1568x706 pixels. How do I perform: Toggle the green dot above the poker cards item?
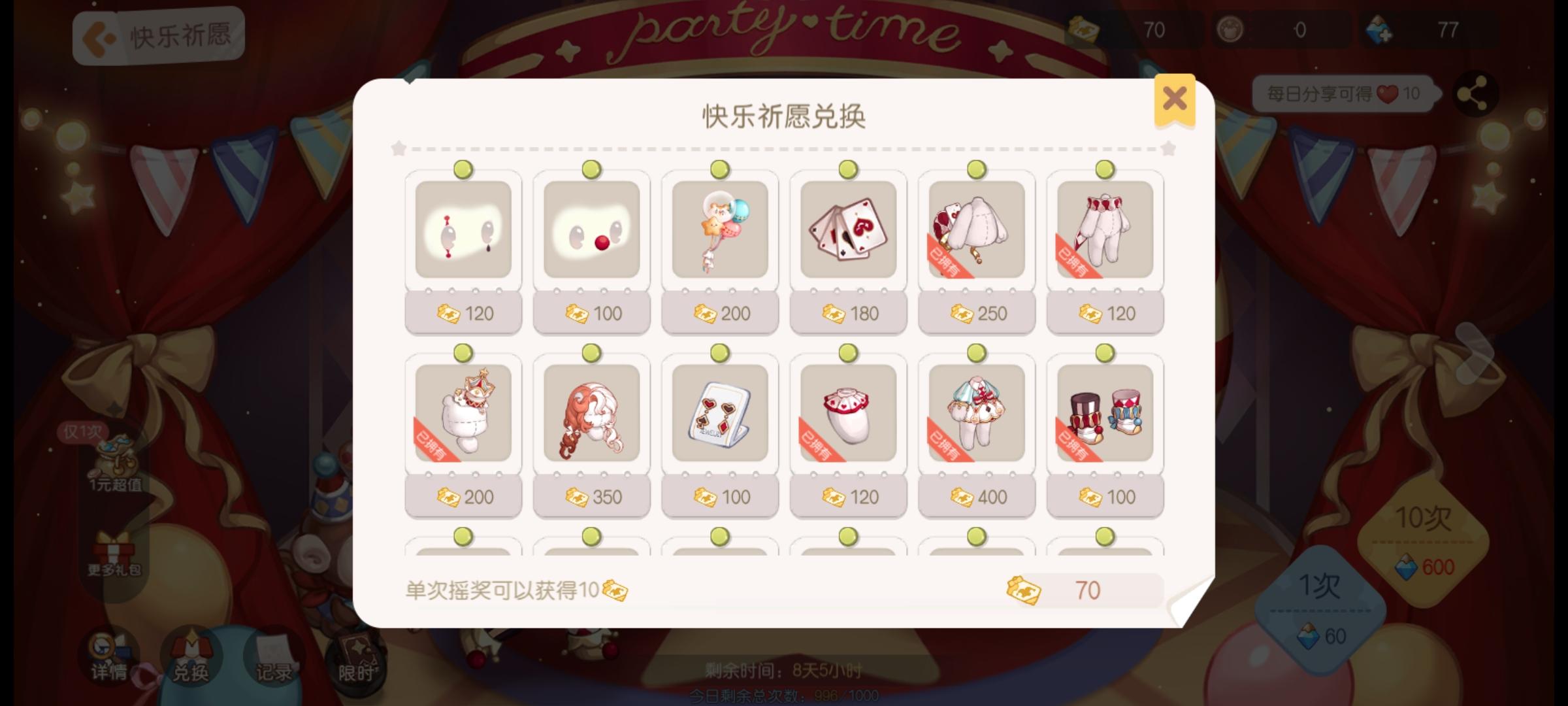pyautogui.click(x=848, y=170)
